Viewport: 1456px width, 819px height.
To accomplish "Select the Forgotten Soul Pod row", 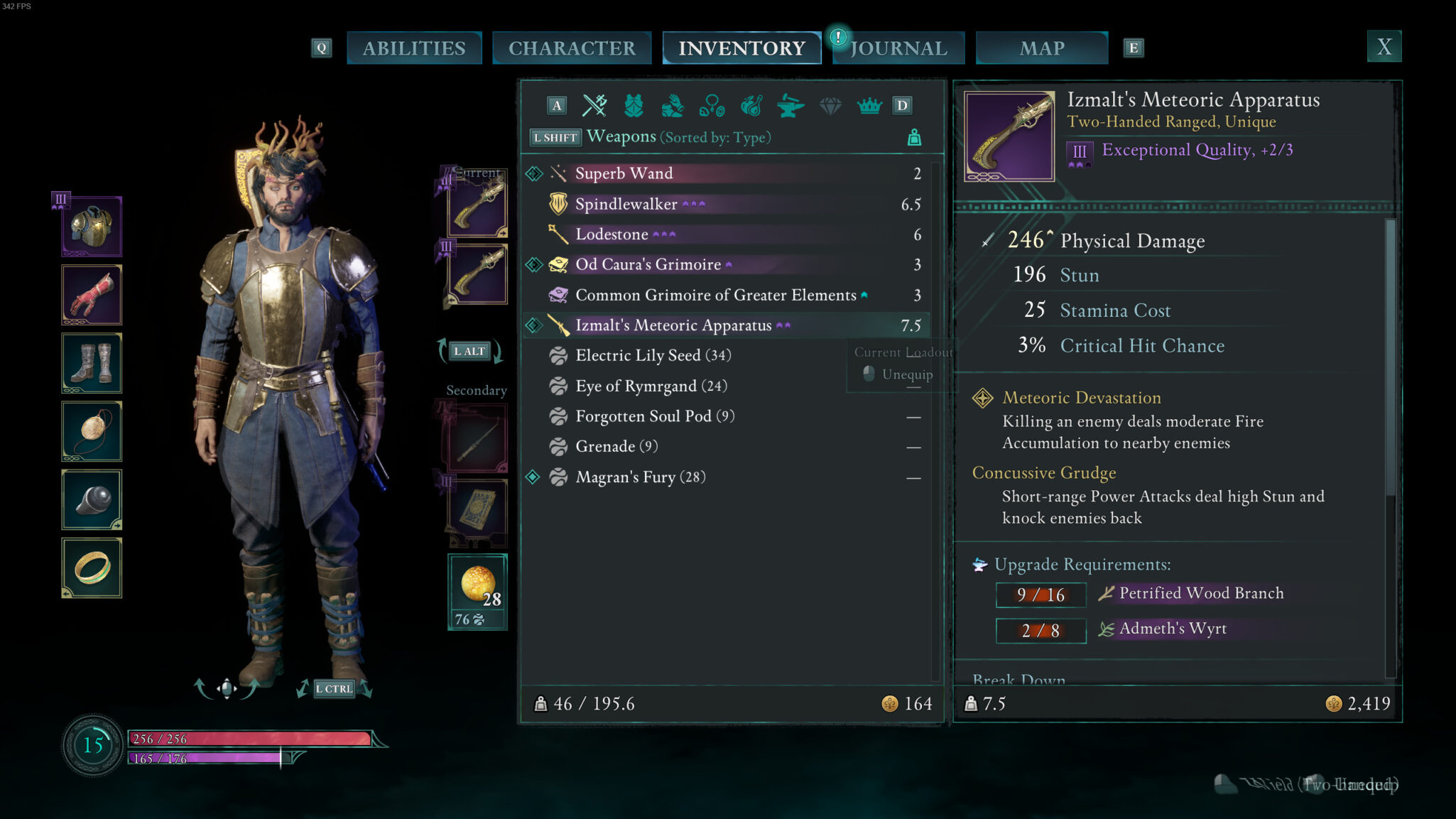I will click(654, 416).
